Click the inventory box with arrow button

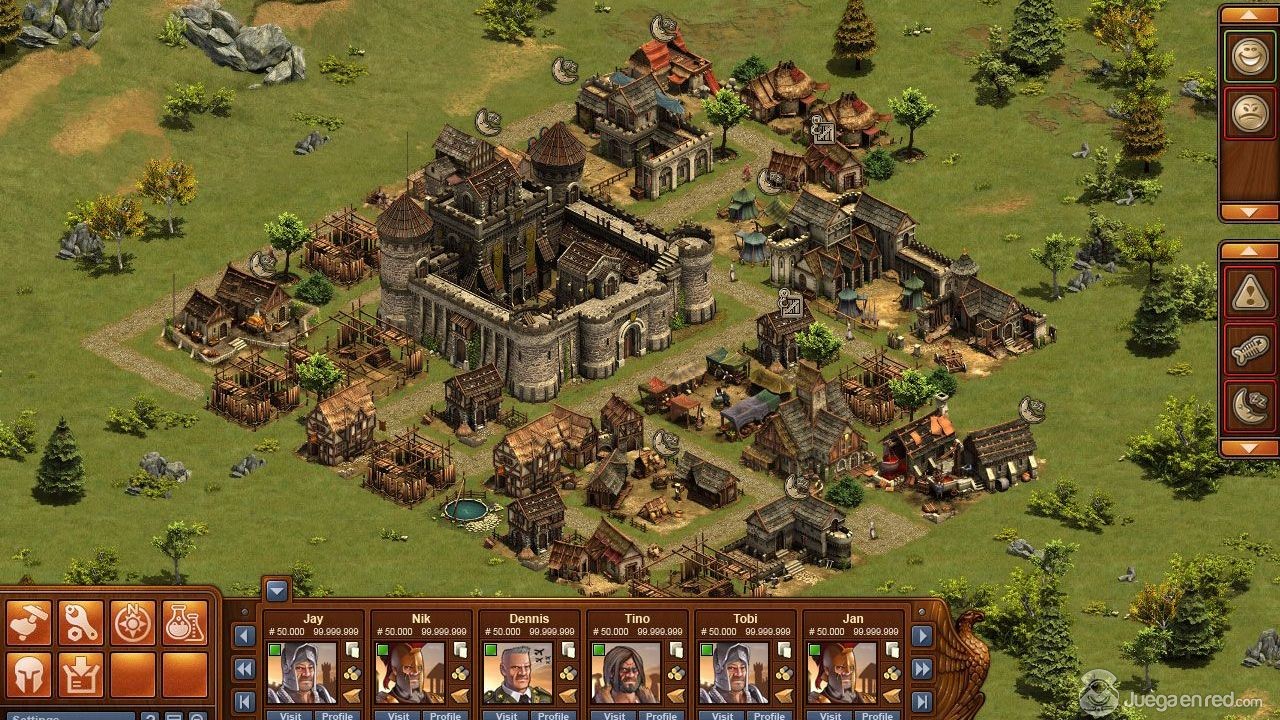(x=81, y=675)
